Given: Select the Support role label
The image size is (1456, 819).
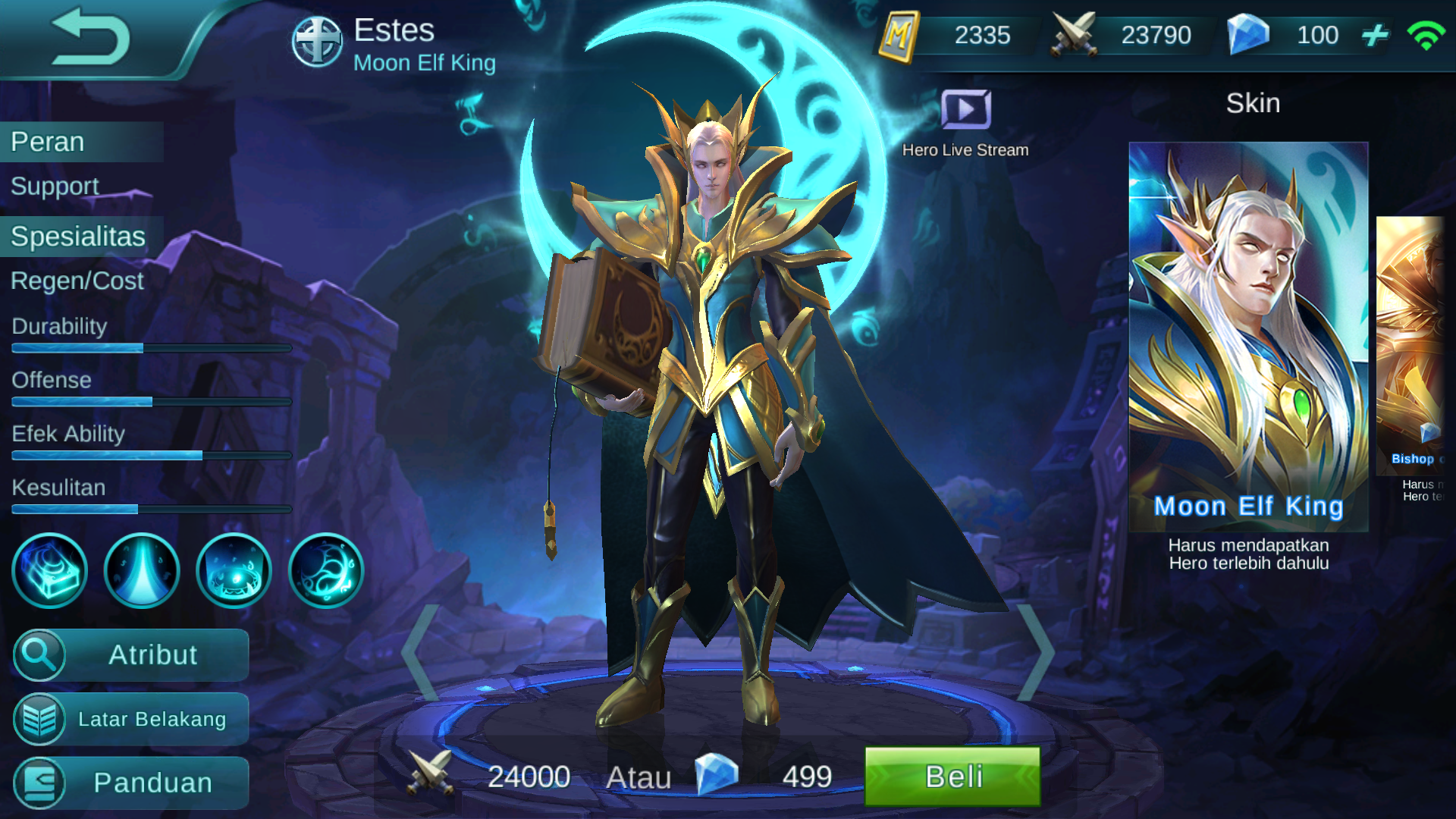Looking at the screenshot, I should pyautogui.click(x=55, y=187).
